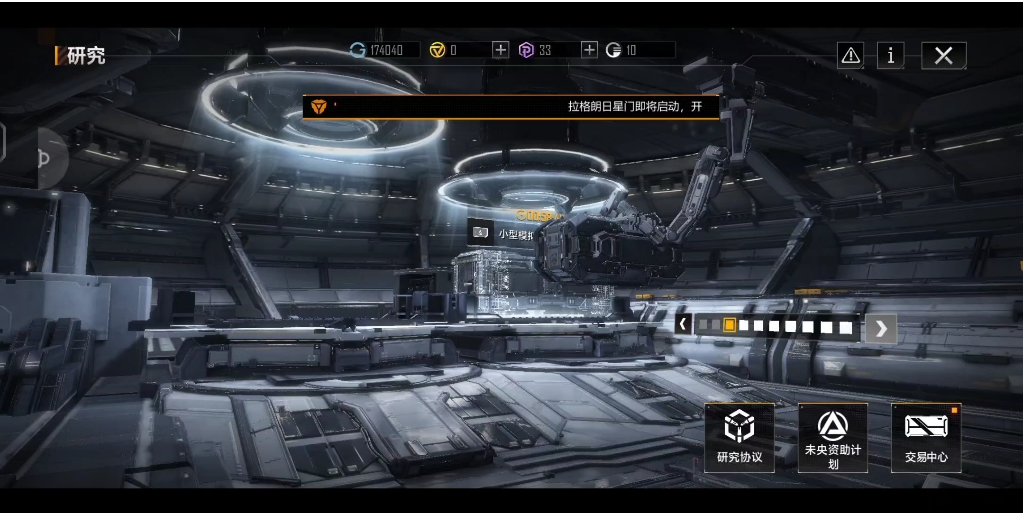Go to the next research slot page
Image resolution: width=1024 pixels, height=513 pixels.
pos(880,327)
